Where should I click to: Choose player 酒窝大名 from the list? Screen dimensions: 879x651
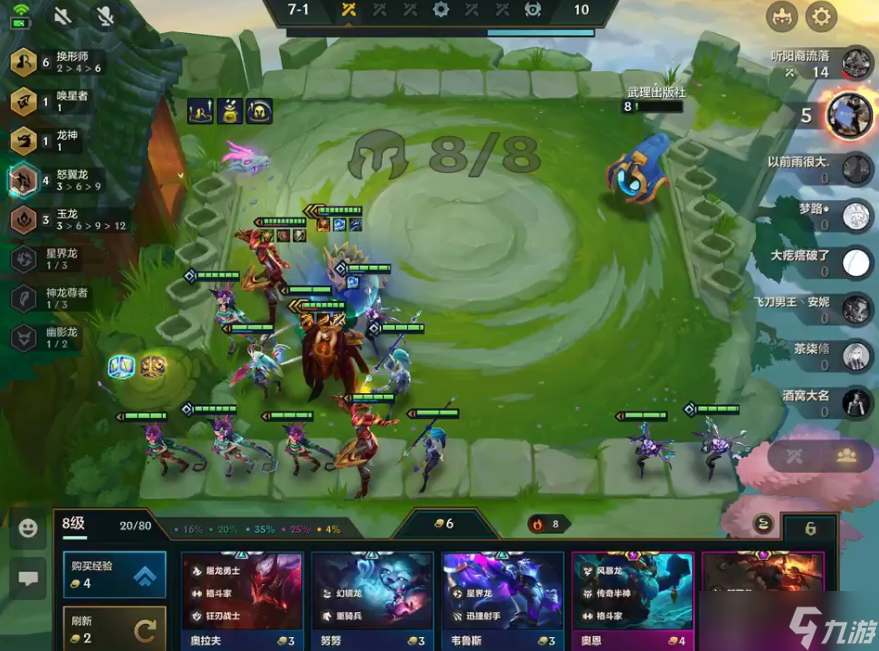pyautogui.click(x=857, y=401)
